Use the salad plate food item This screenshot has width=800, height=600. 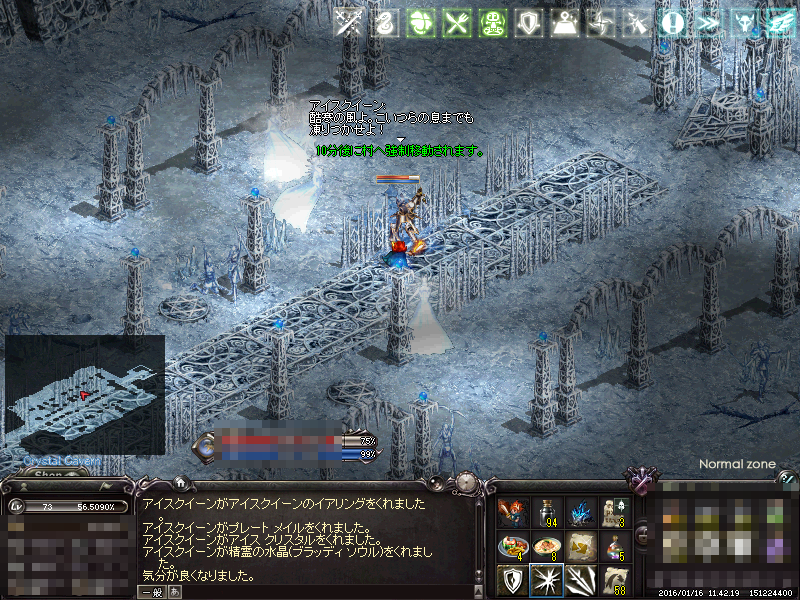511,546
